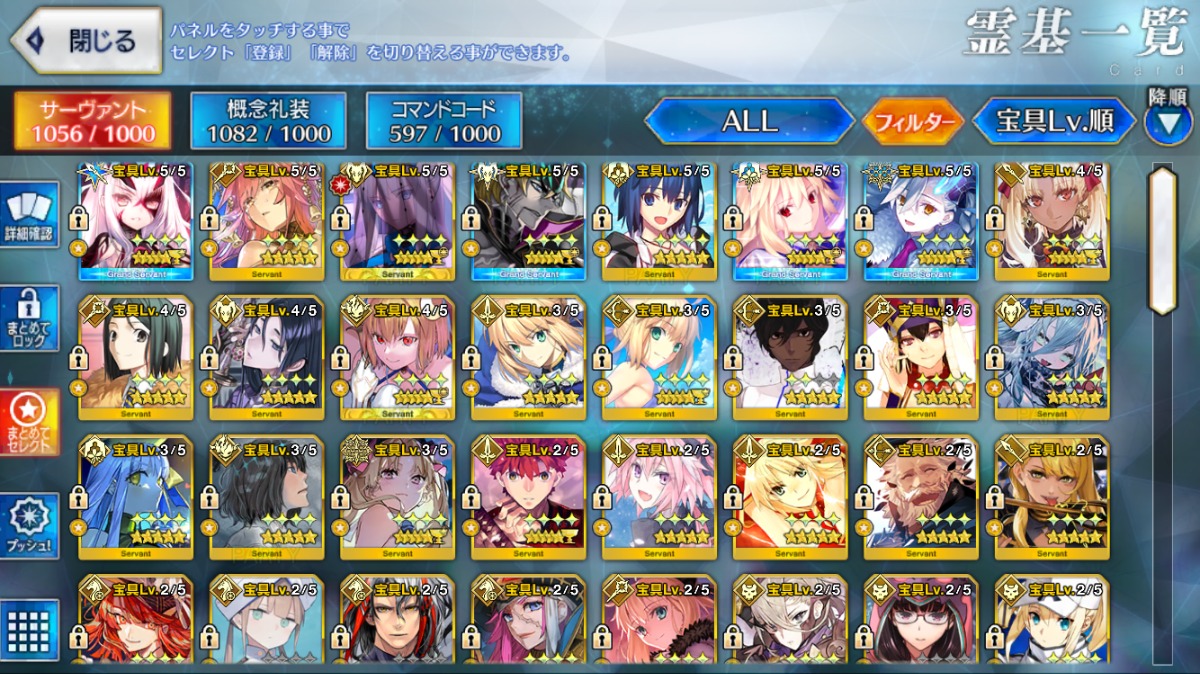Switch to the サーヴァント tab
The image size is (1200, 674).
(x=92, y=121)
